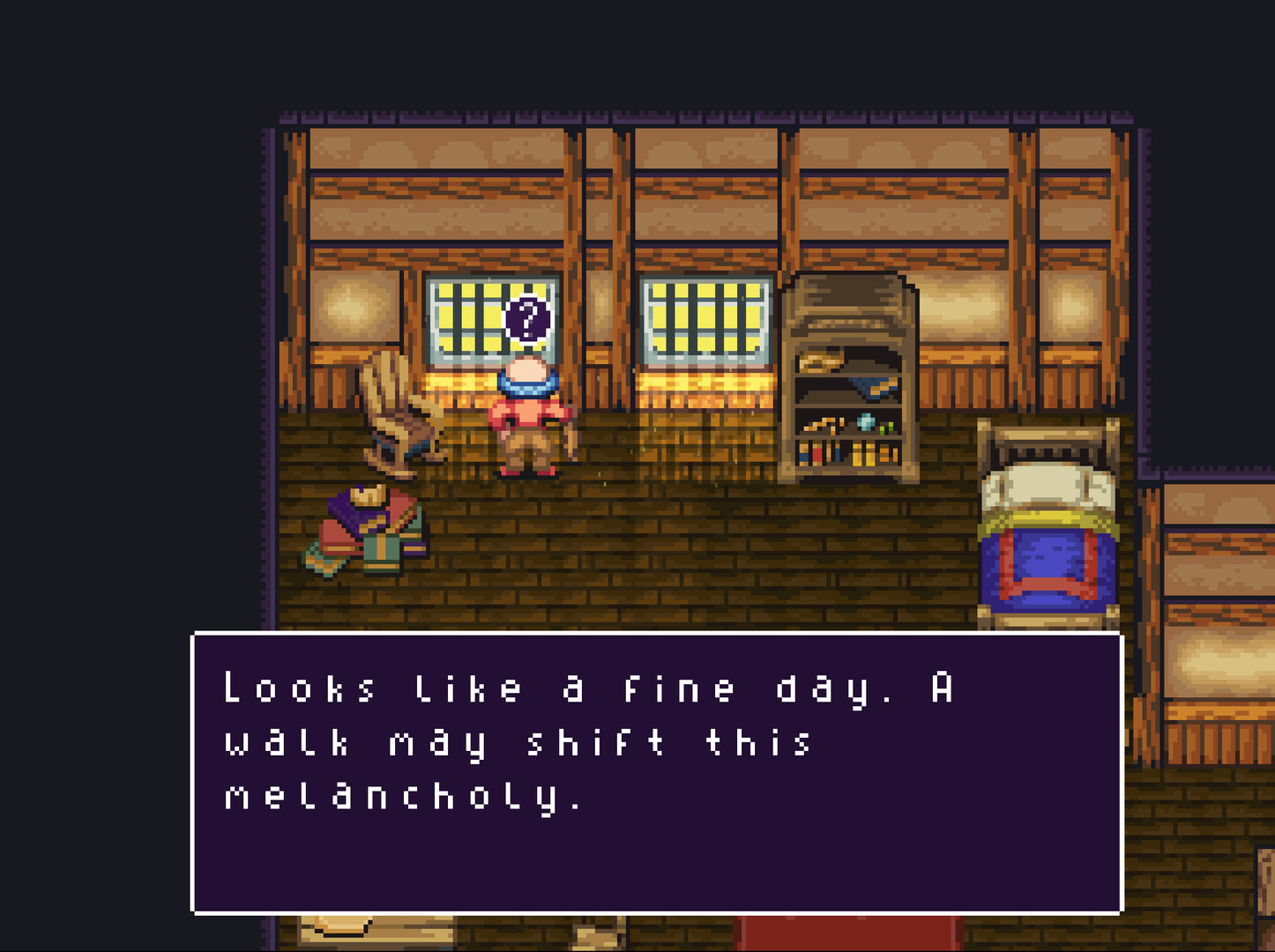Click the blue cloth on the second shelf
This screenshot has width=1275, height=952.
coord(872,388)
